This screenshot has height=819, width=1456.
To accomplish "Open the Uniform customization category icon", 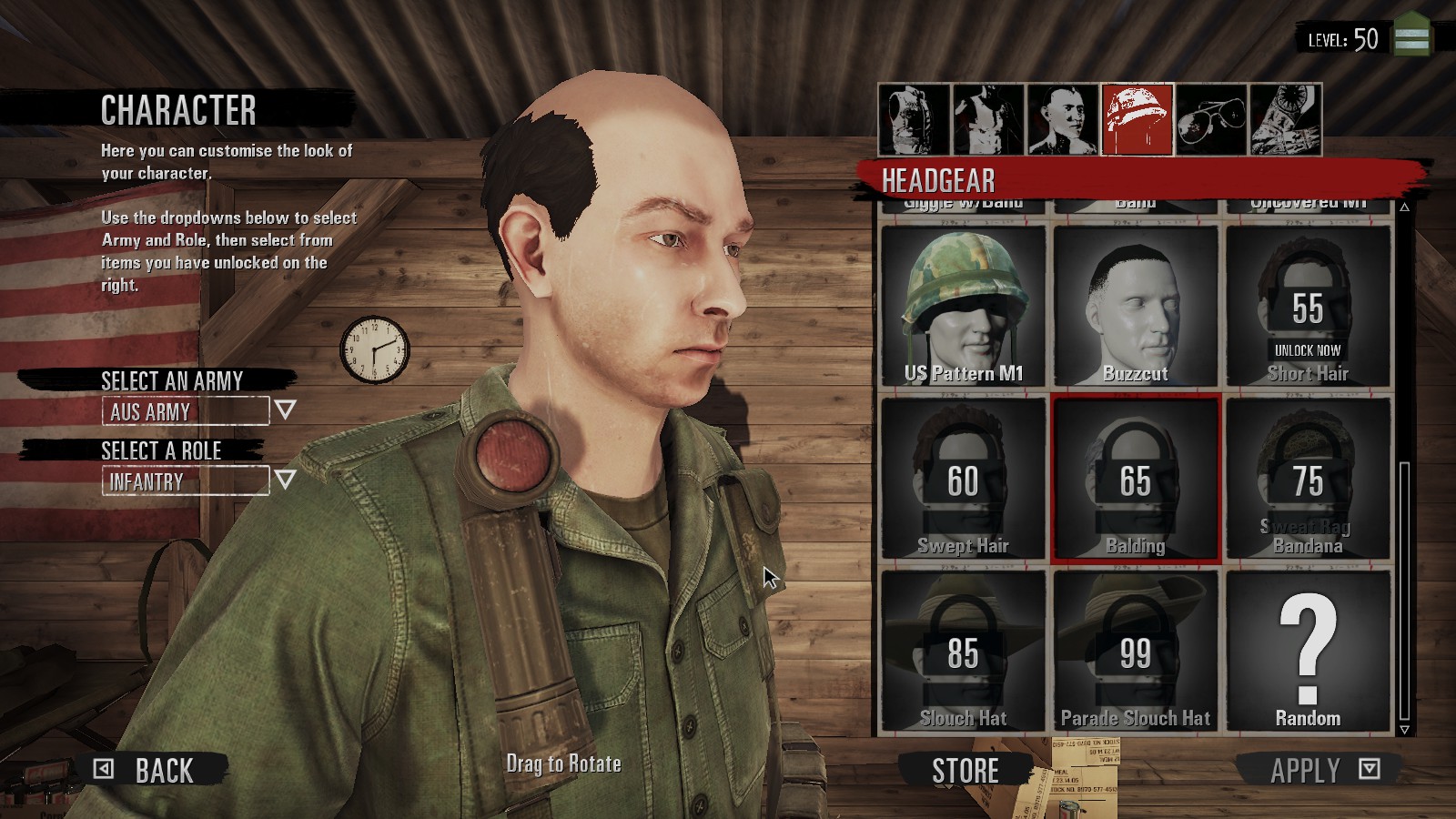I will (x=913, y=118).
